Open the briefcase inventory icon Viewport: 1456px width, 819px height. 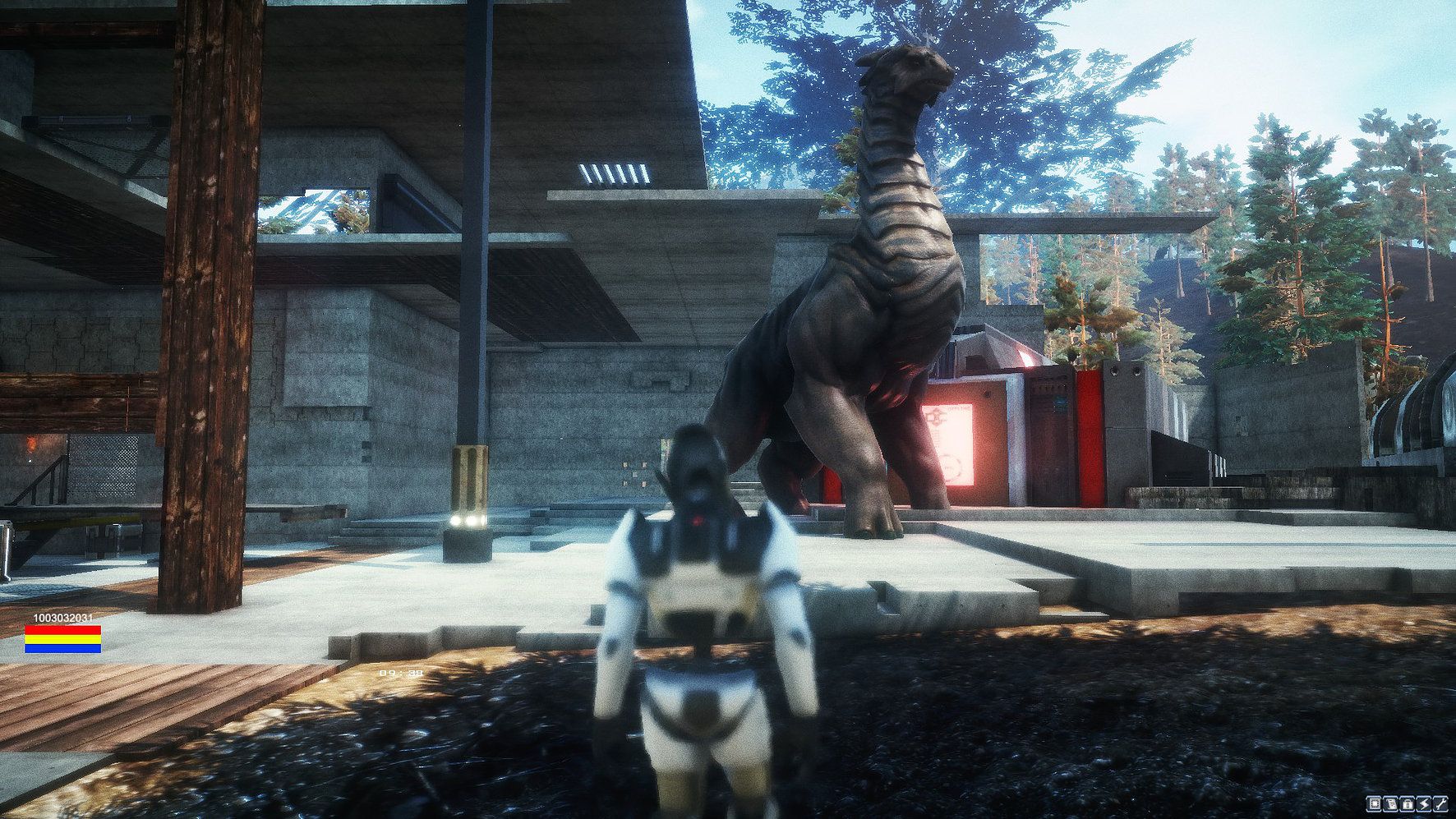1408,803
